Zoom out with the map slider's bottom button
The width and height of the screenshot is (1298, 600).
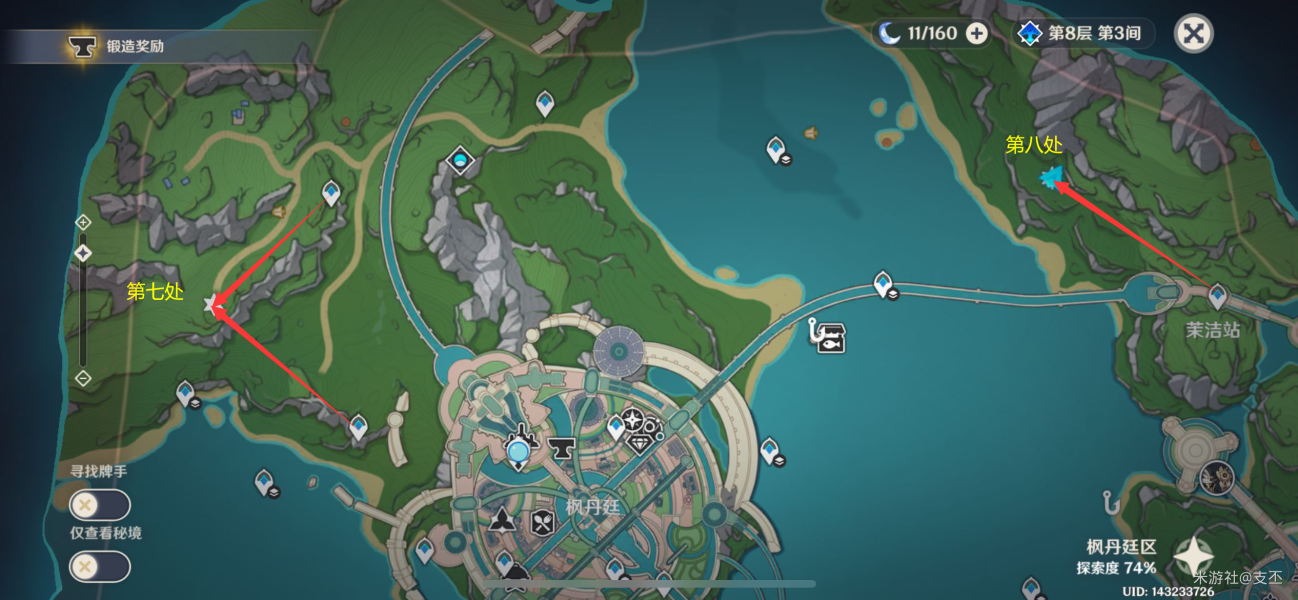click(83, 378)
